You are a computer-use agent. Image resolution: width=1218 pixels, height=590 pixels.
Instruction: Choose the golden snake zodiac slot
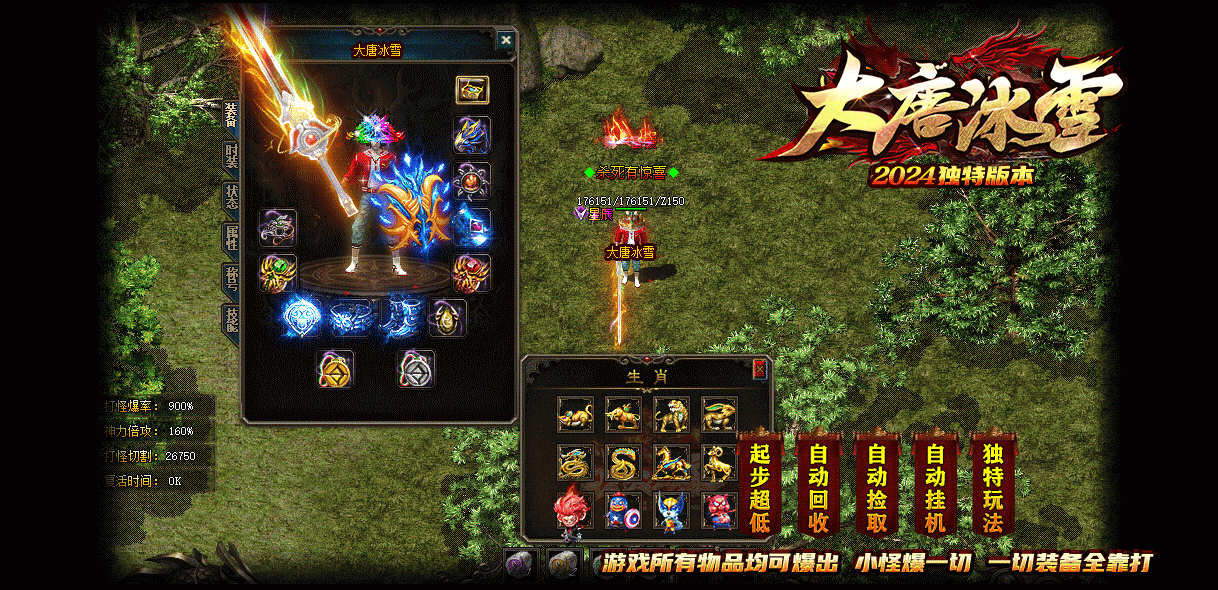pyautogui.click(x=623, y=461)
